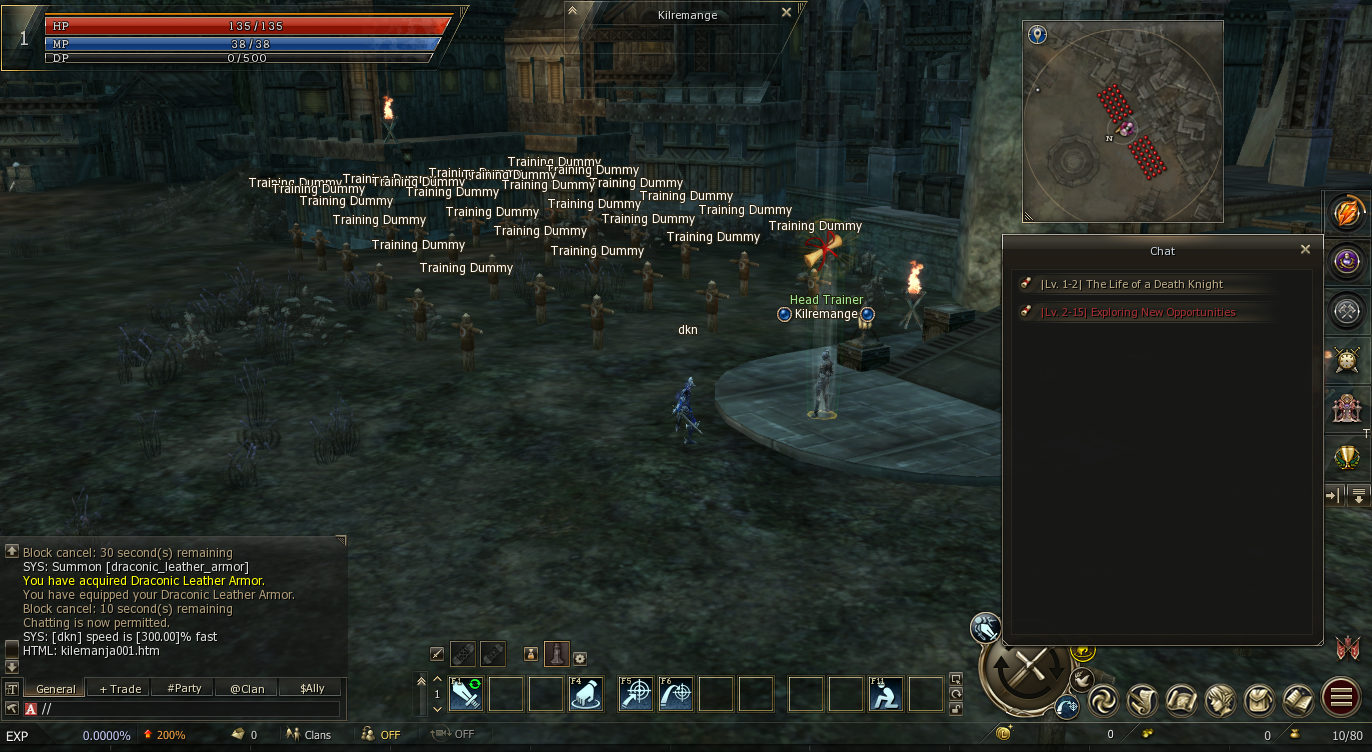Image resolution: width=1372 pixels, height=752 pixels.
Task: Use the F11 sit/stand action
Action: pyautogui.click(x=886, y=694)
